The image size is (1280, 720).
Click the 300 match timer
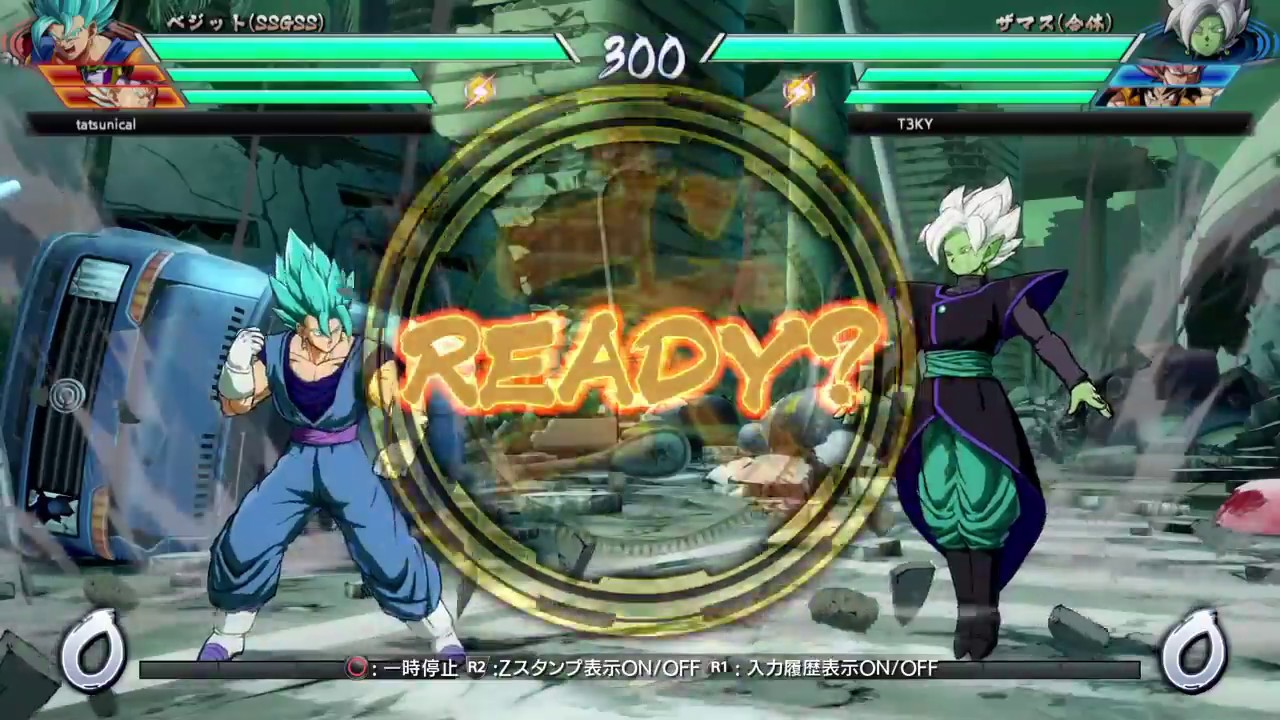pyautogui.click(x=640, y=58)
